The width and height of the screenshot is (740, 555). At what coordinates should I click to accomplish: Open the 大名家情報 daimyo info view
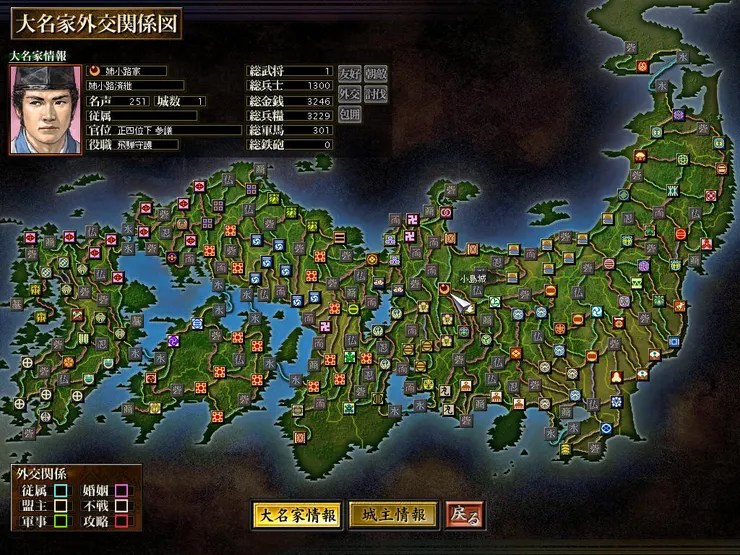point(296,515)
